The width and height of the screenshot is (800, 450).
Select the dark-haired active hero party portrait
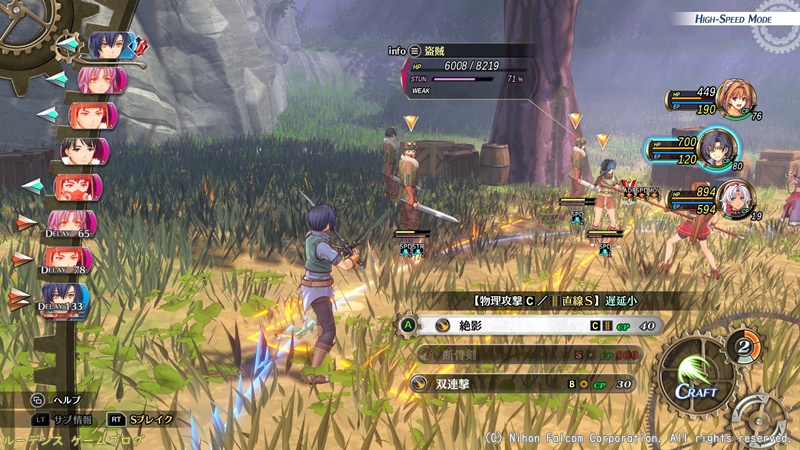(717, 147)
